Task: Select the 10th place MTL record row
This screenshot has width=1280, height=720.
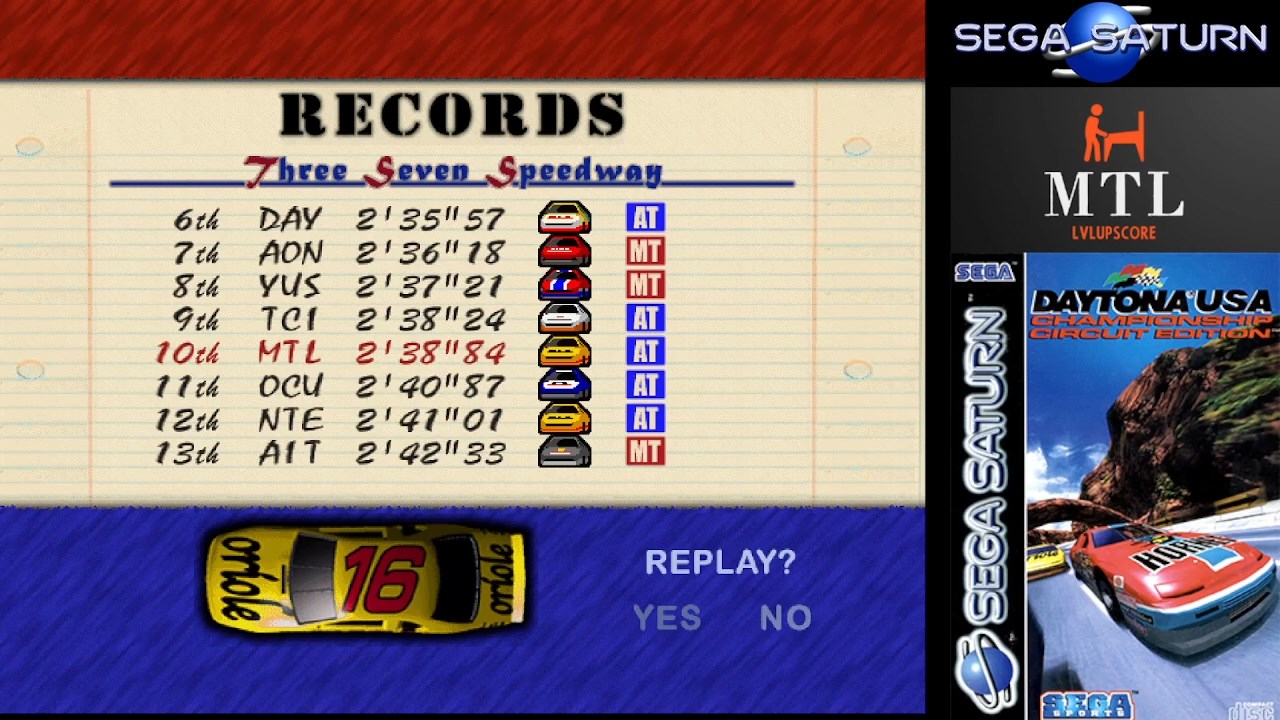Action: pyautogui.click(x=410, y=353)
